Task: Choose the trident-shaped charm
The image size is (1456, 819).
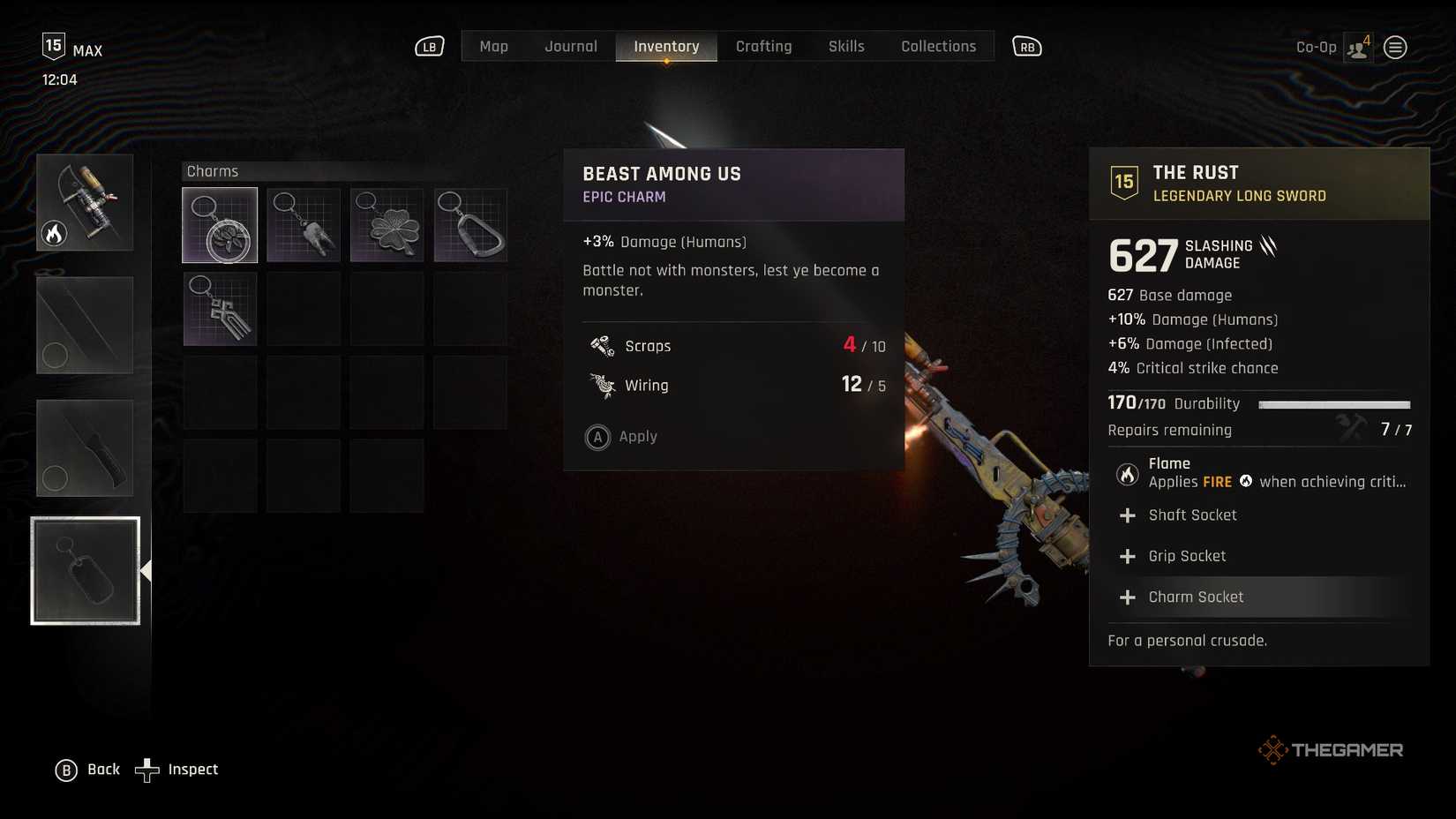Action: coord(220,309)
